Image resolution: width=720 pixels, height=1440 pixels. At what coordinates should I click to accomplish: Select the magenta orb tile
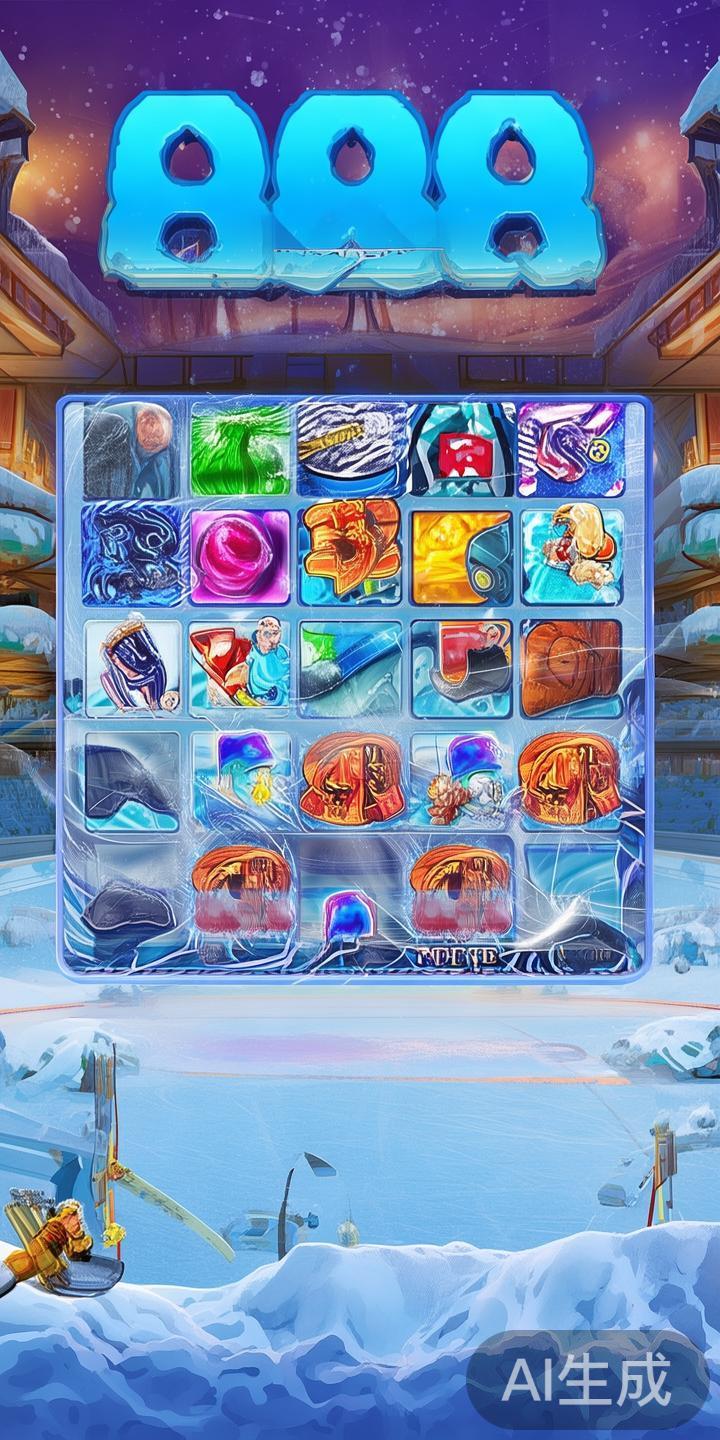click(x=240, y=555)
